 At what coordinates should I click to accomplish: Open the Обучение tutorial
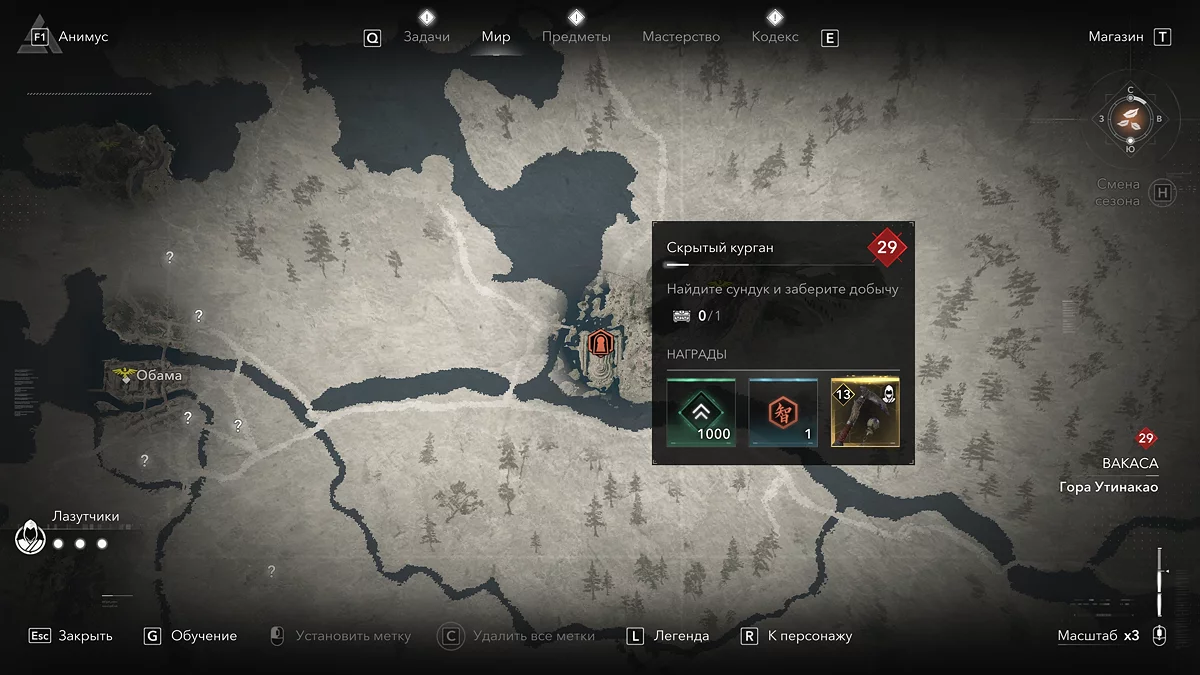coord(204,636)
